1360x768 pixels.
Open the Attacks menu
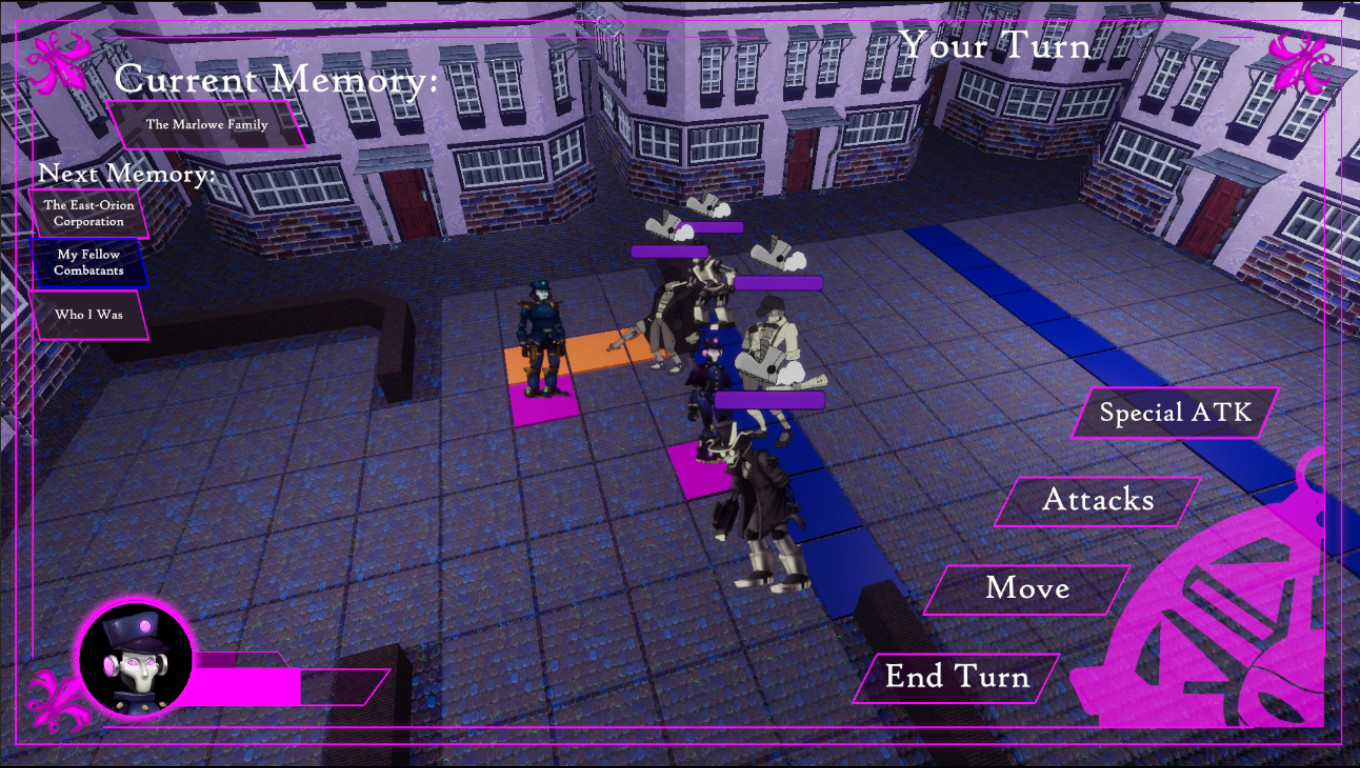point(1098,500)
